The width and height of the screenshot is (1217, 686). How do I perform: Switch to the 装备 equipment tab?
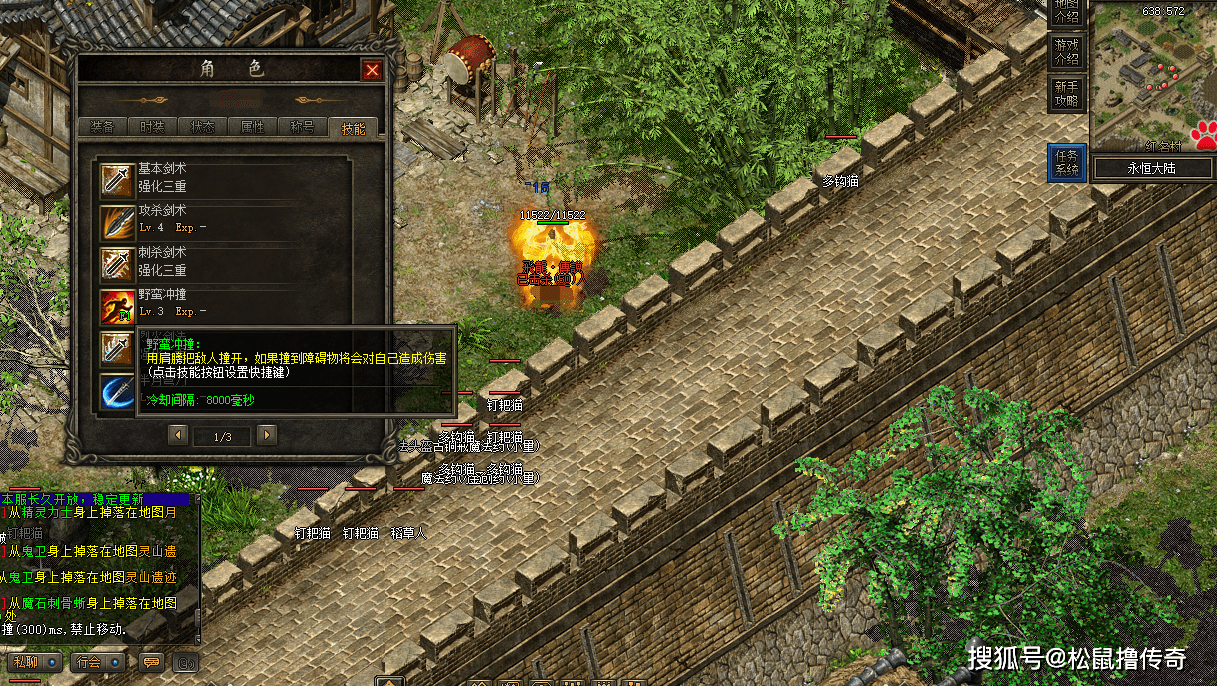pos(102,127)
